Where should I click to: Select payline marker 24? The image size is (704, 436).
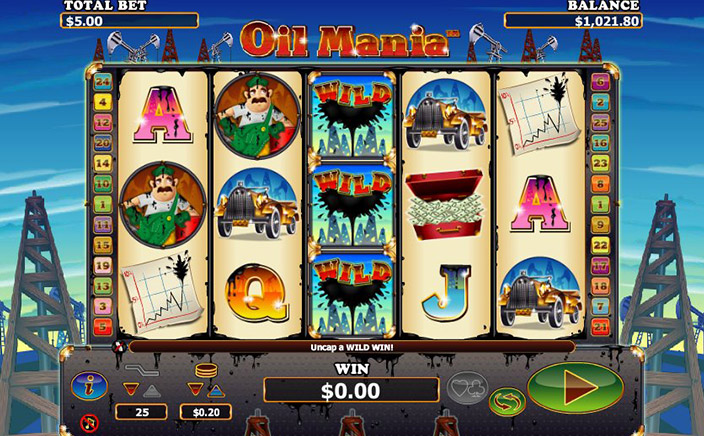point(102,80)
